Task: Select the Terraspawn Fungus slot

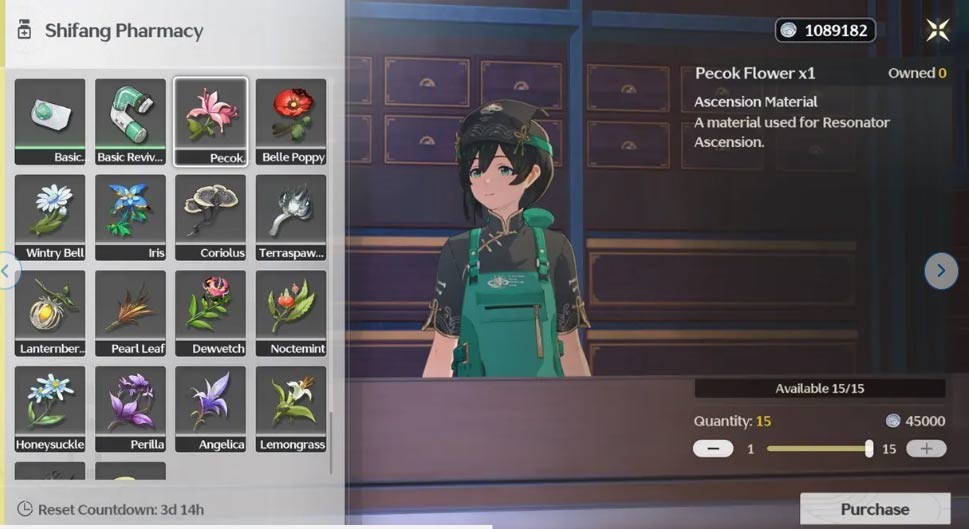Action: (291, 217)
